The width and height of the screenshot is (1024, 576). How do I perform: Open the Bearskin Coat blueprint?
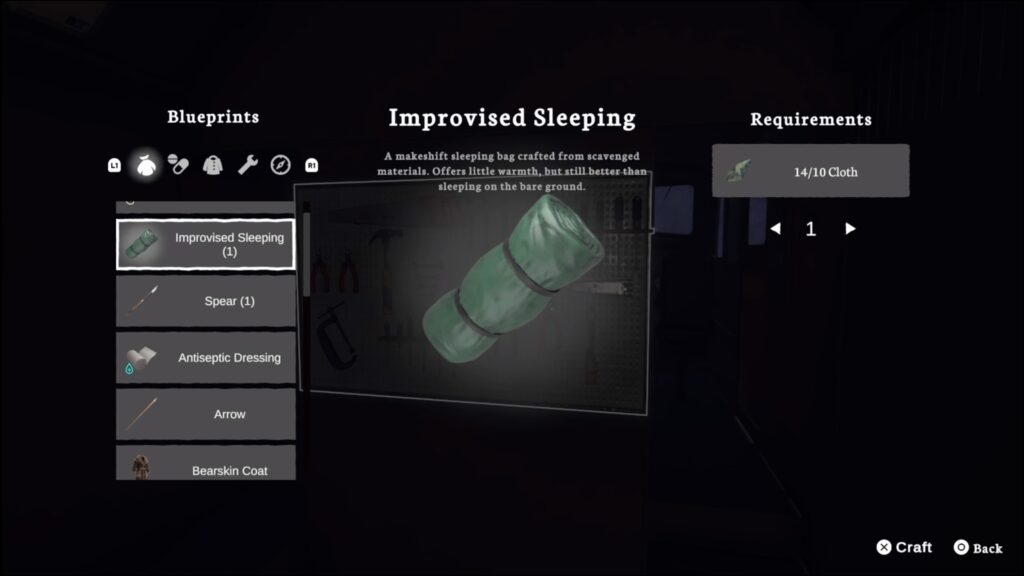[x=206, y=467]
